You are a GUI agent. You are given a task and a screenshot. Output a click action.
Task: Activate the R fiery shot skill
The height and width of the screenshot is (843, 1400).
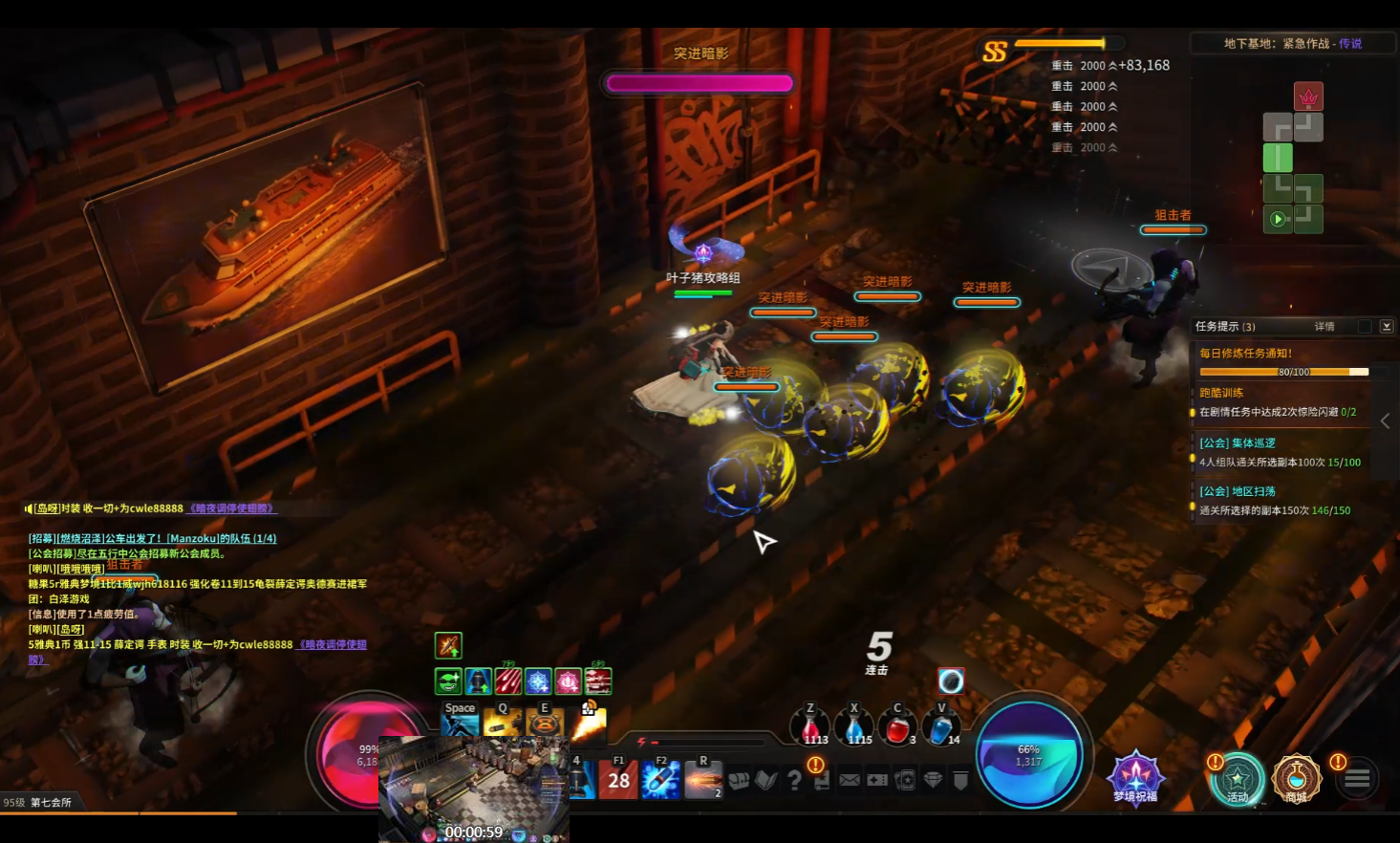coord(703,780)
